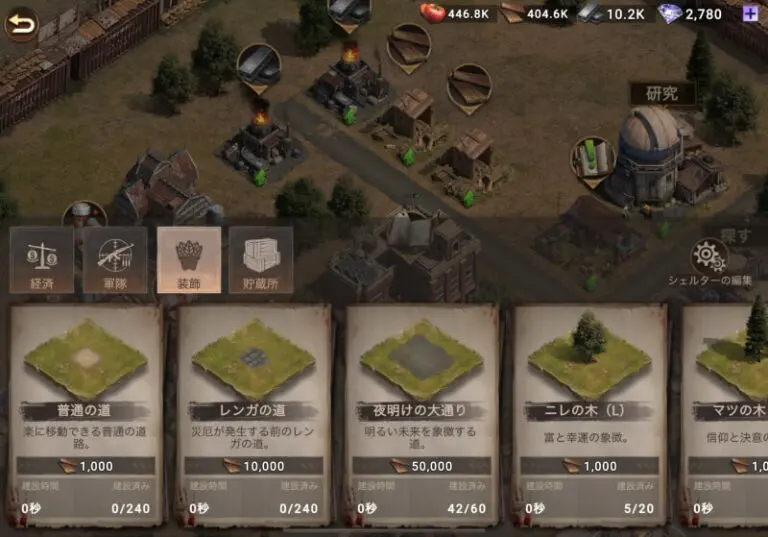The width and height of the screenshot is (768, 537).
Task: Switch to the 経済 economy tab
Action: 41,260
